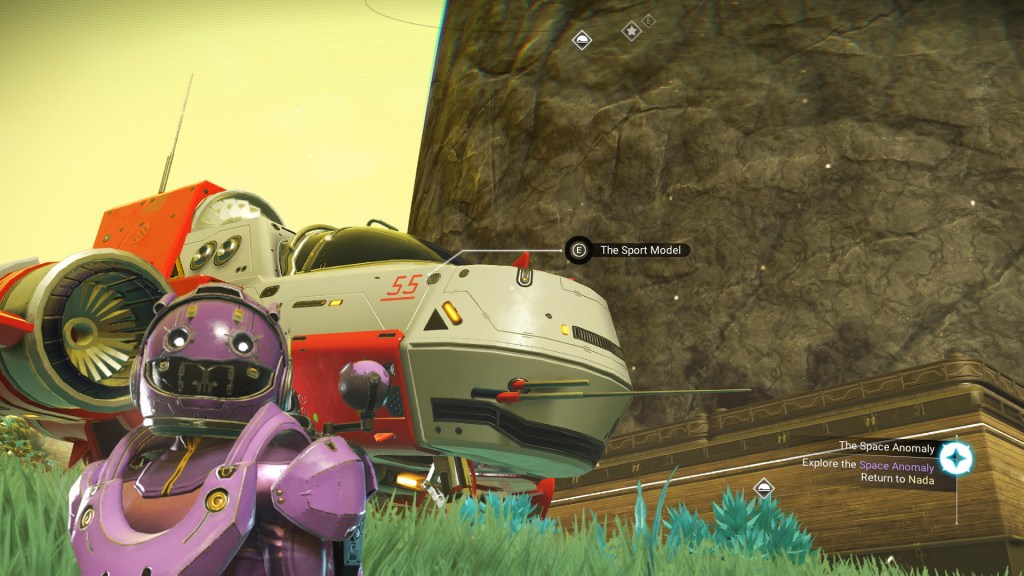The width and height of the screenshot is (1024, 576).
Task: Select the Explore the Space Anomaly objective text
Action: 868,465
